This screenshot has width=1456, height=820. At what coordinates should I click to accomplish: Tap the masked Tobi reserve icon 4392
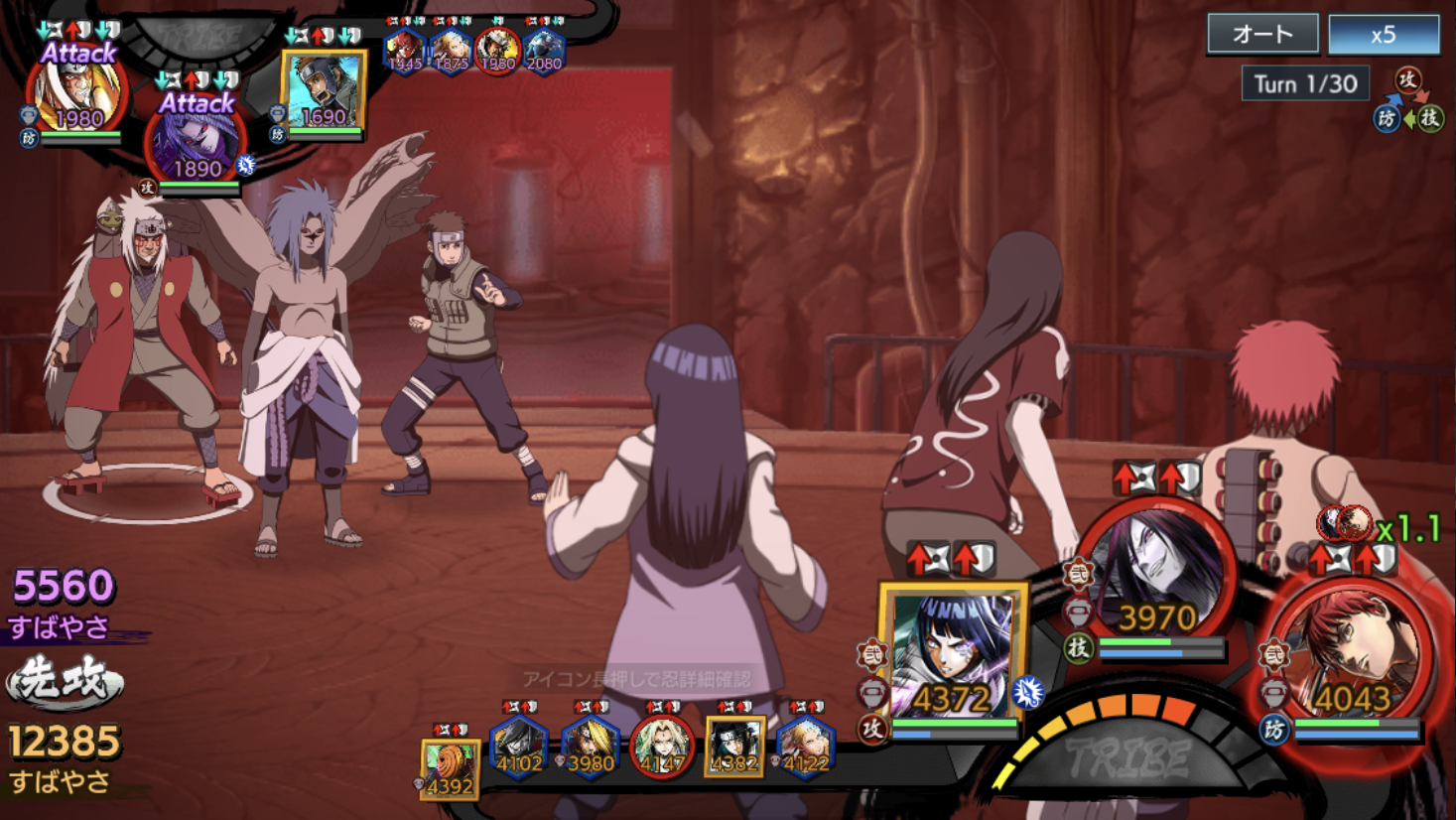point(450,768)
